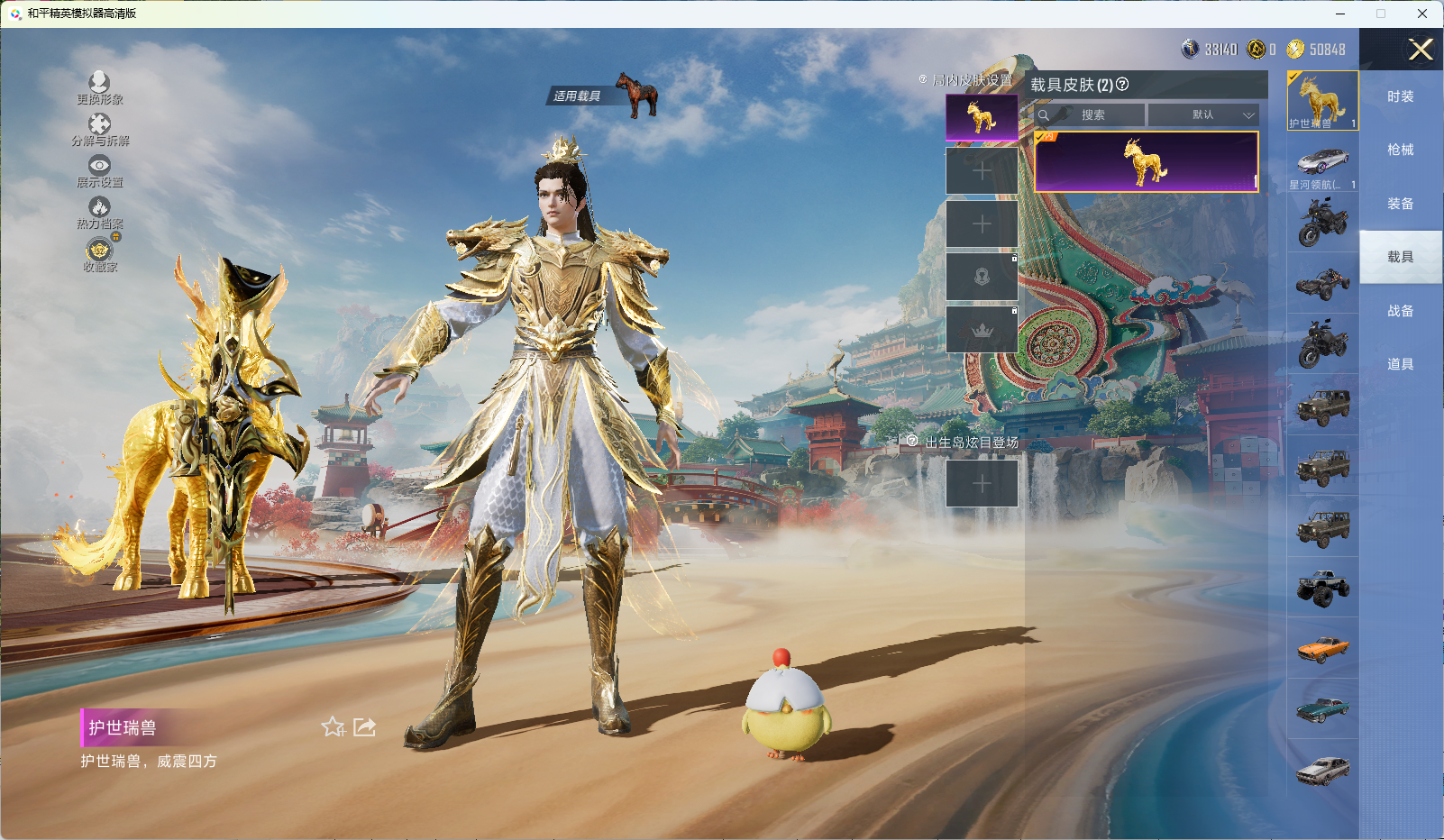The width and height of the screenshot is (1444, 840).
Task: Click the 搜索 search field
Action: (x=1092, y=115)
